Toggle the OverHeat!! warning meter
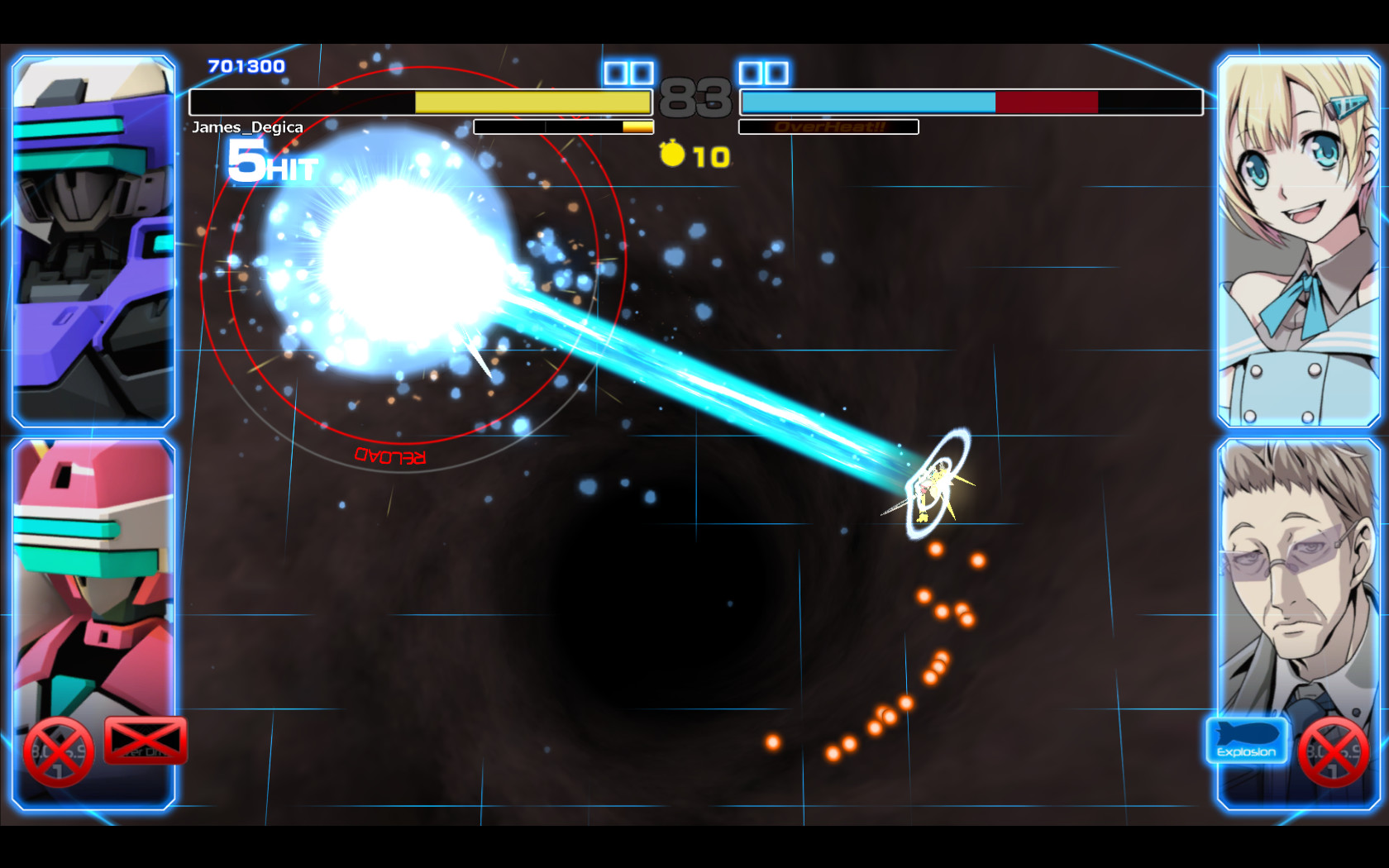The height and width of the screenshot is (868, 1389). [829, 126]
